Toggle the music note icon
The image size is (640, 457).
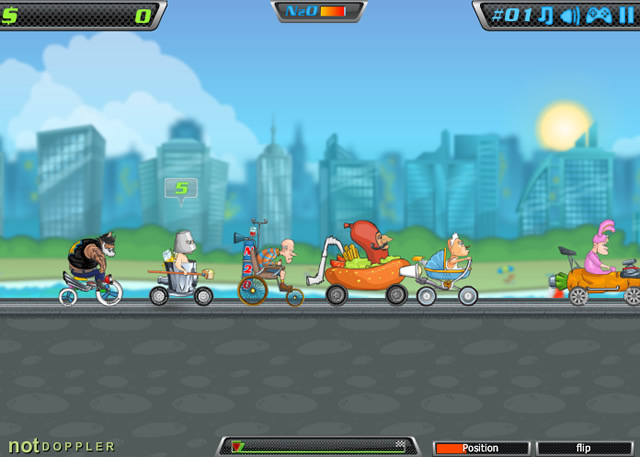546,15
